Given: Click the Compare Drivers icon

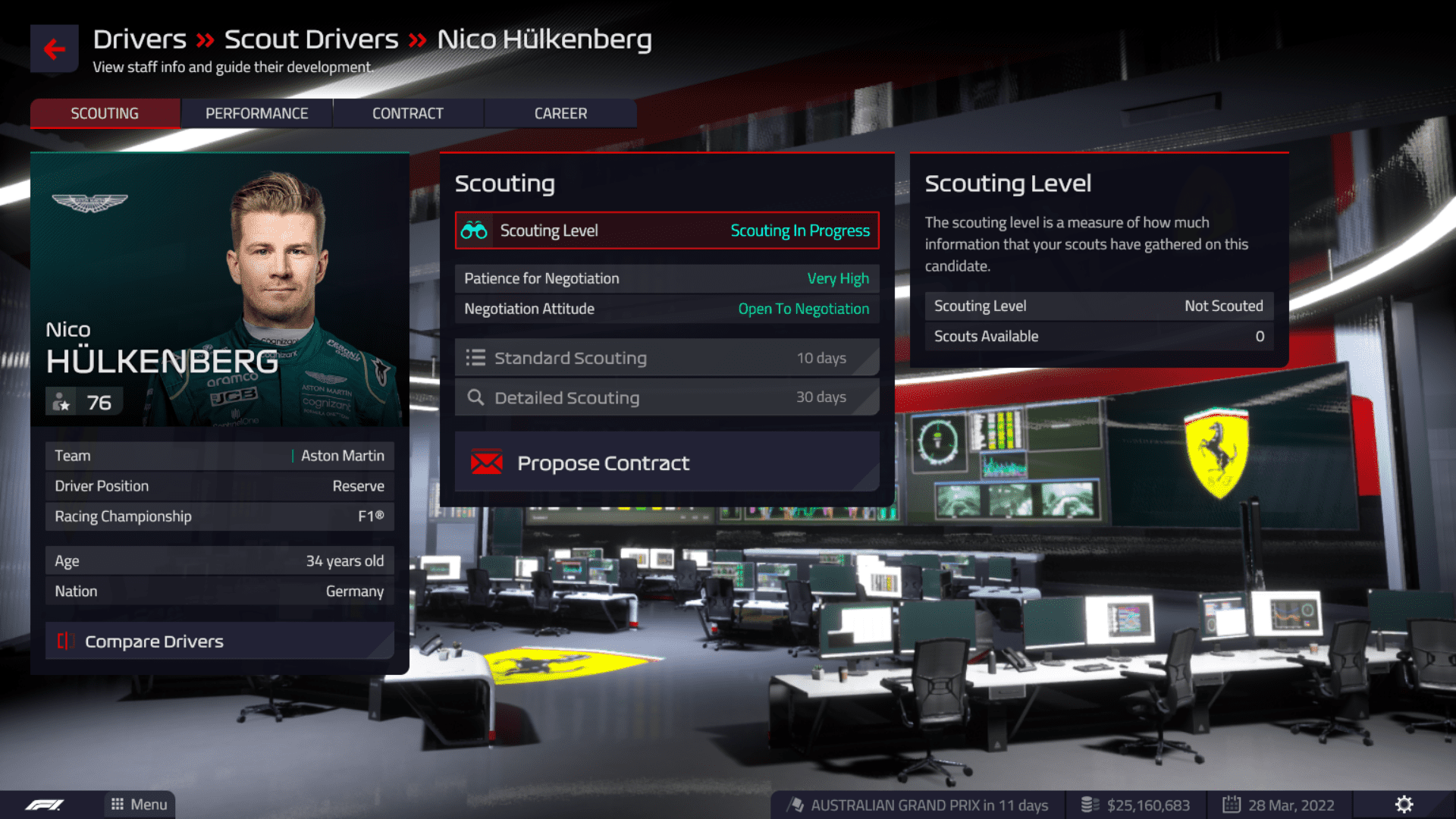Looking at the screenshot, I should point(66,641).
